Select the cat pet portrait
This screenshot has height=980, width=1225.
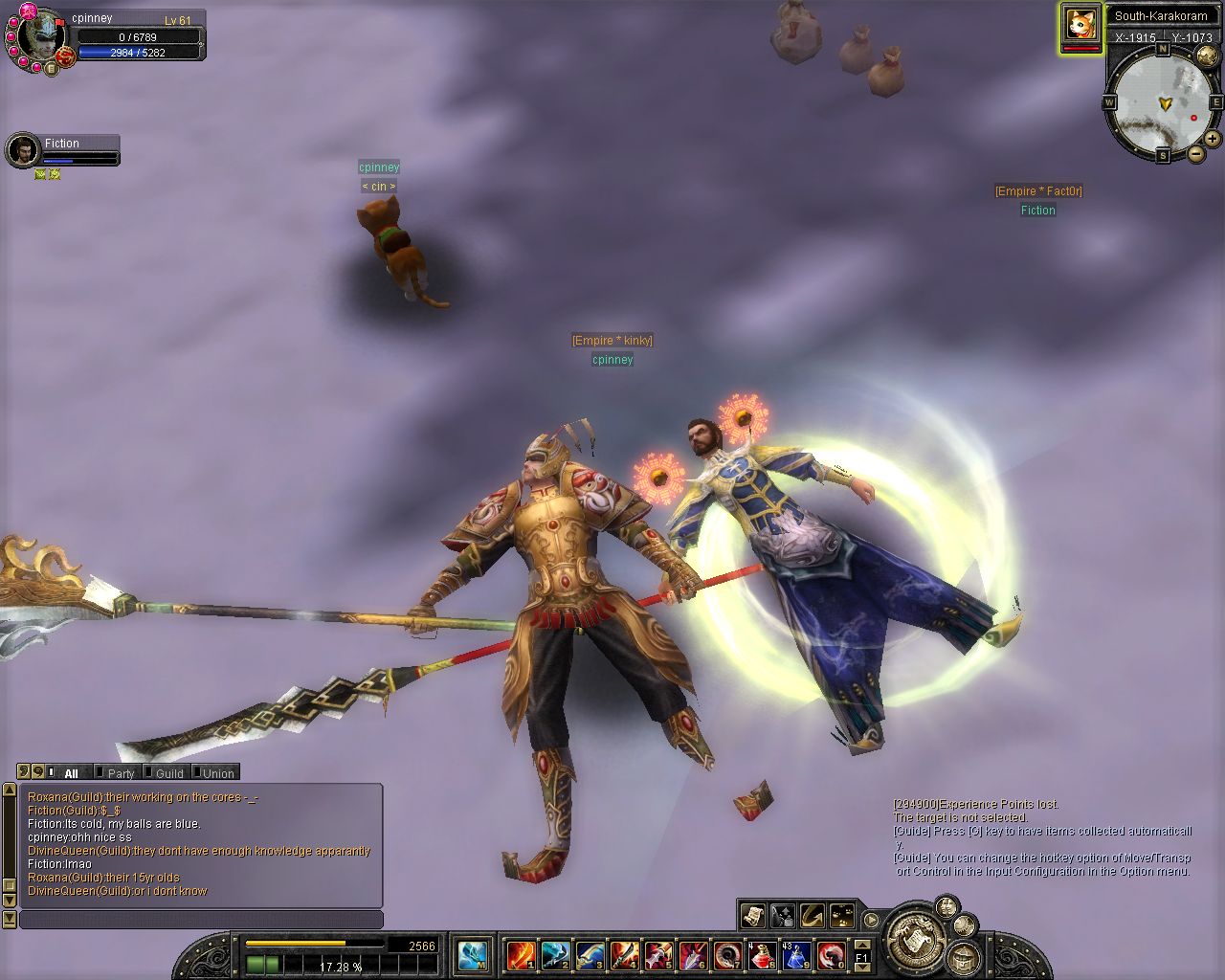(x=1080, y=24)
